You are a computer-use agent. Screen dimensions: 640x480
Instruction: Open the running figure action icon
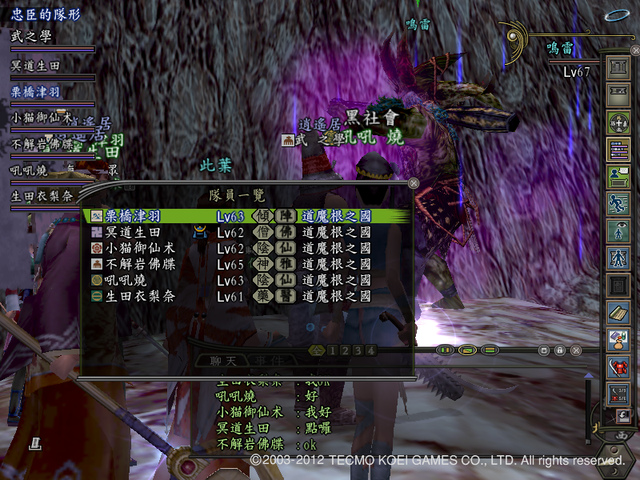point(618,202)
